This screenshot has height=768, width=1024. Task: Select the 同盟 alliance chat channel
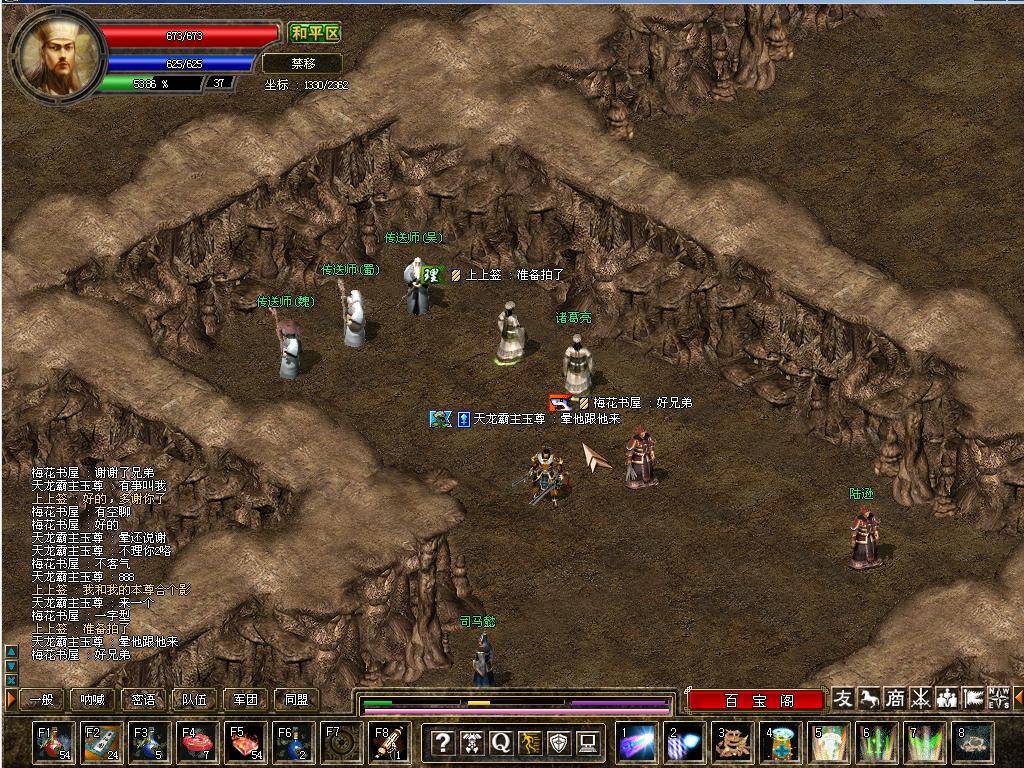297,700
